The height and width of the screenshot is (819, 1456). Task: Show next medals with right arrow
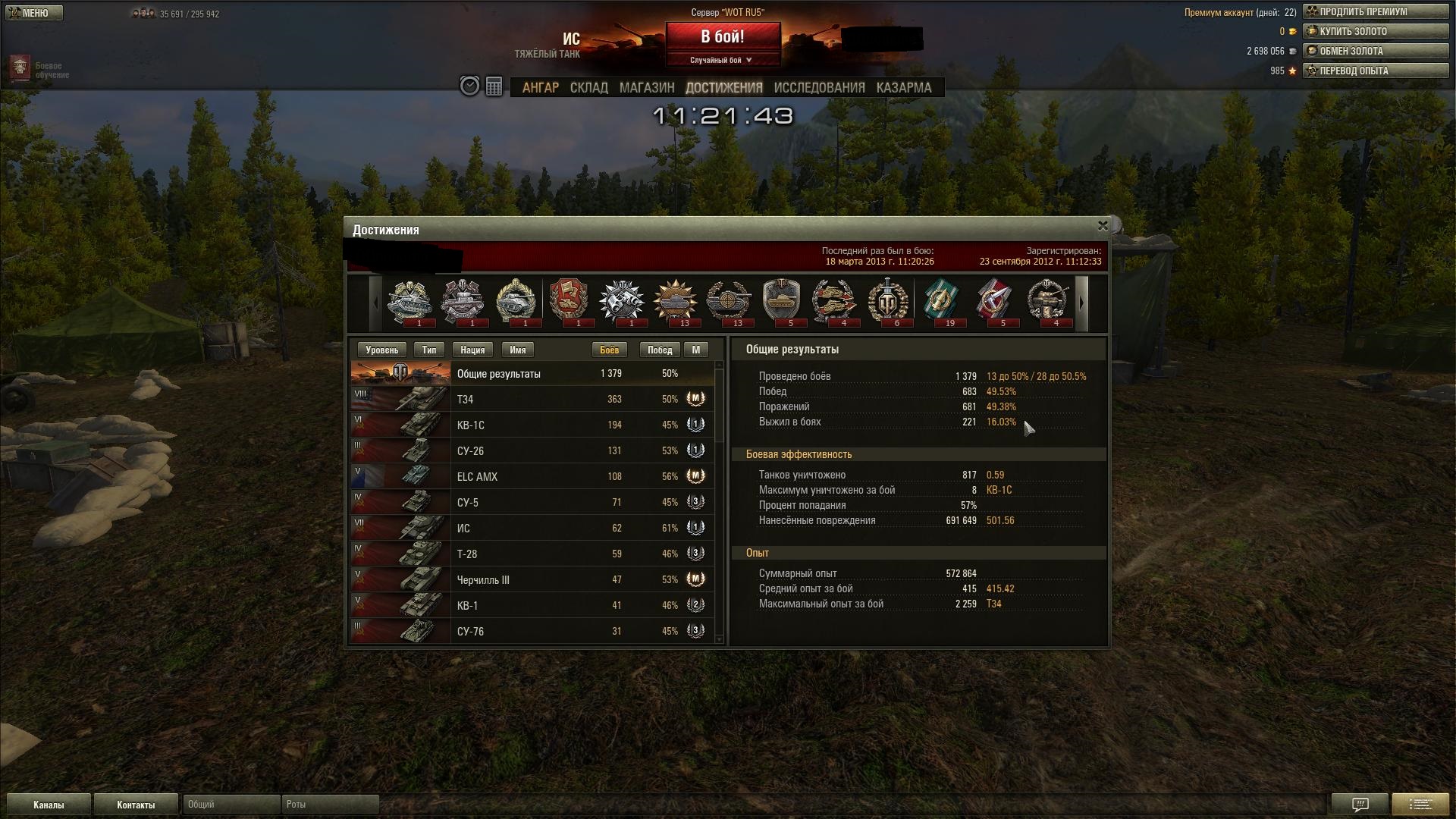click(x=1081, y=303)
